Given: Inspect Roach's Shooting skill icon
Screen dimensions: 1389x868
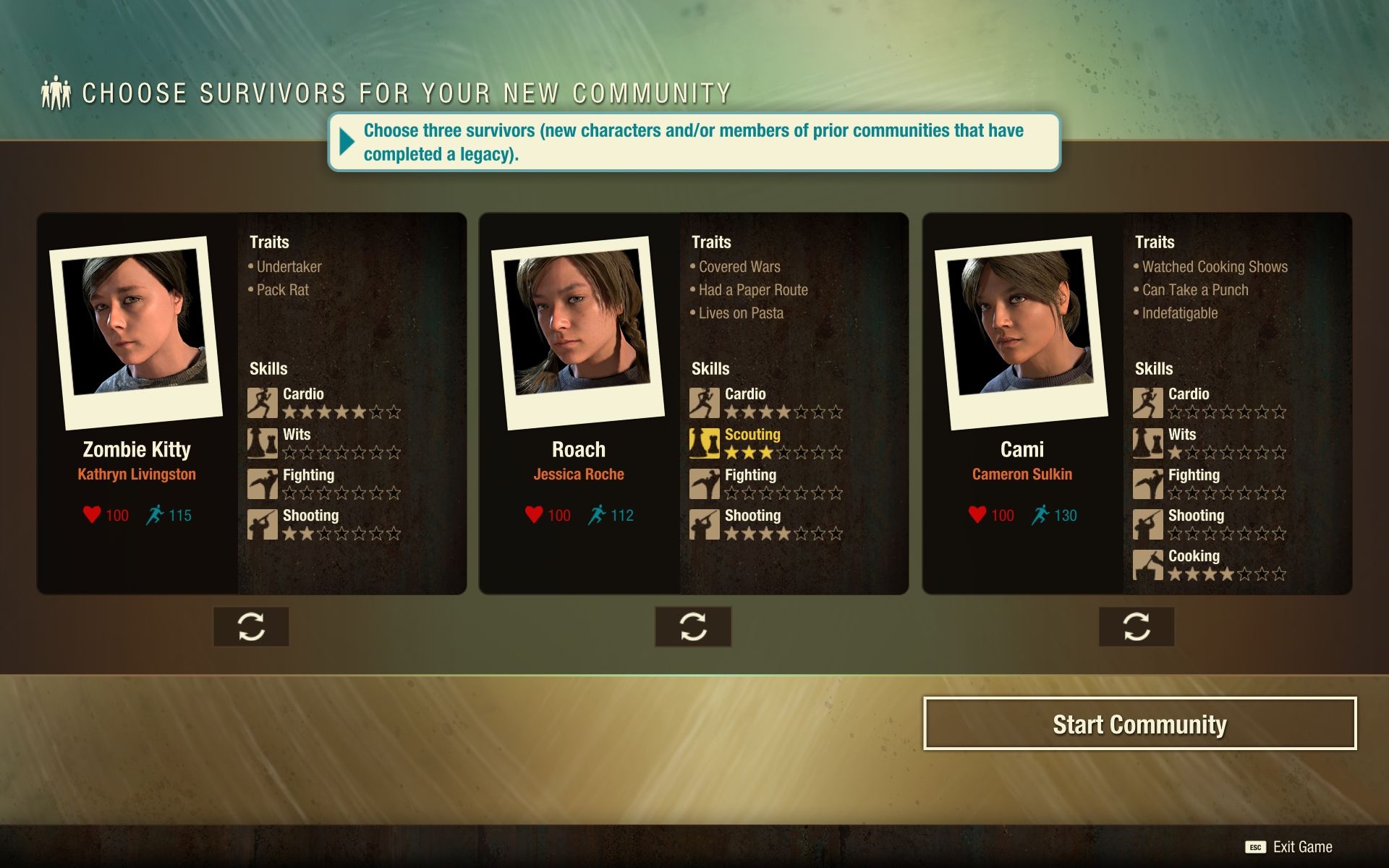Looking at the screenshot, I should [x=704, y=524].
